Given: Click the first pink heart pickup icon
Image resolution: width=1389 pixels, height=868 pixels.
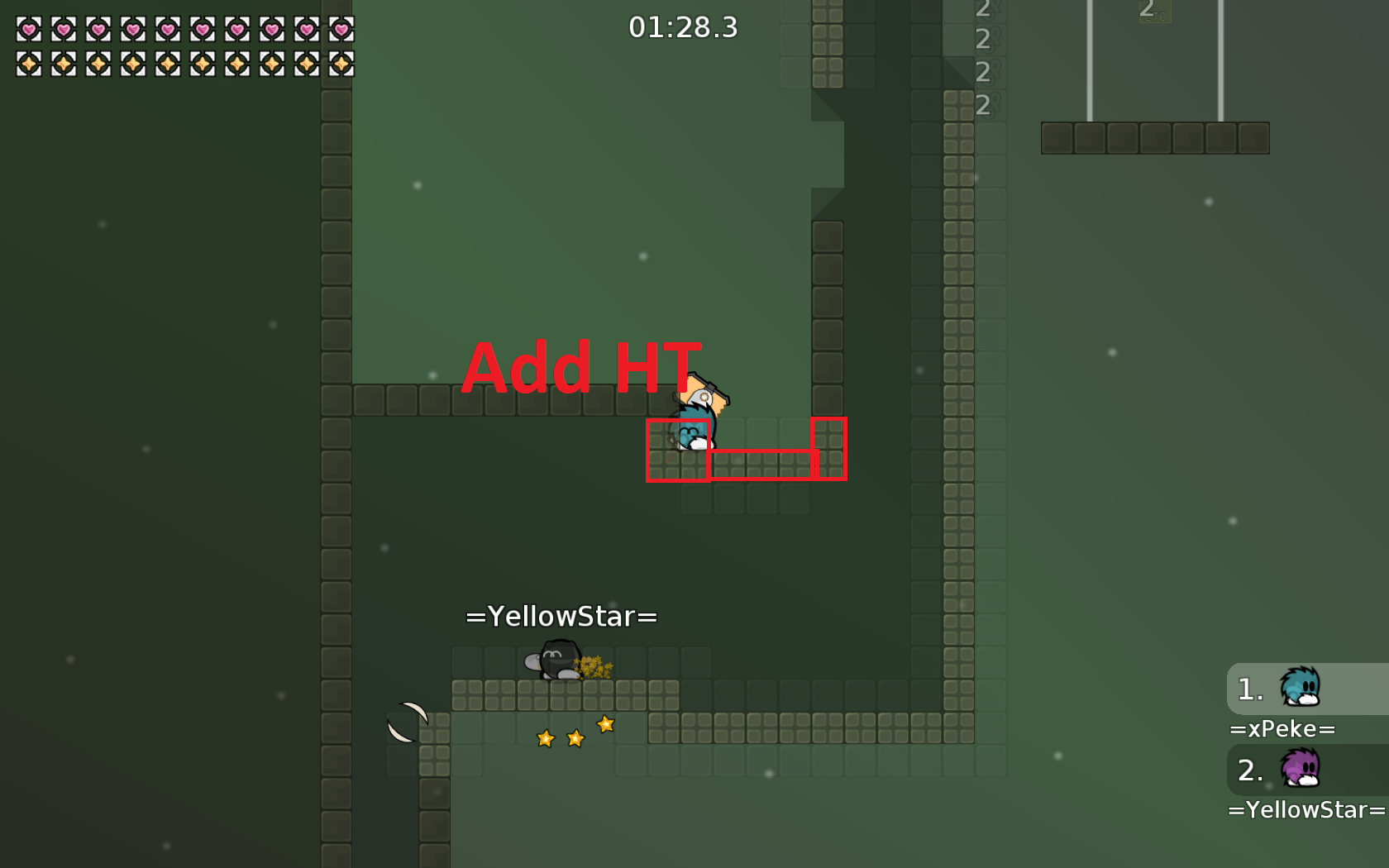Looking at the screenshot, I should point(27,29).
